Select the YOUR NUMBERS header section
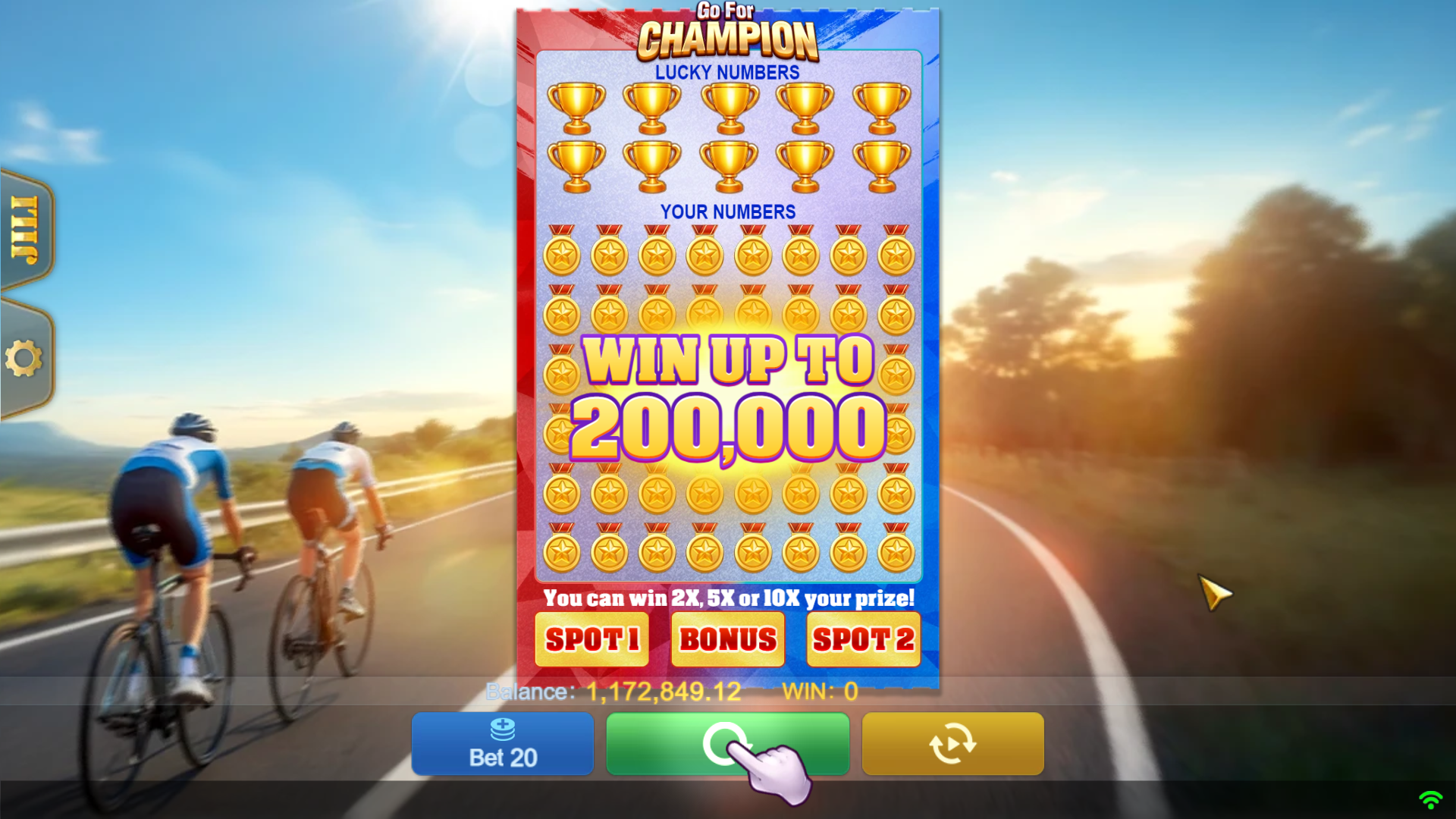The width and height of the screenshot is (1456, 819). pos(727,212)
